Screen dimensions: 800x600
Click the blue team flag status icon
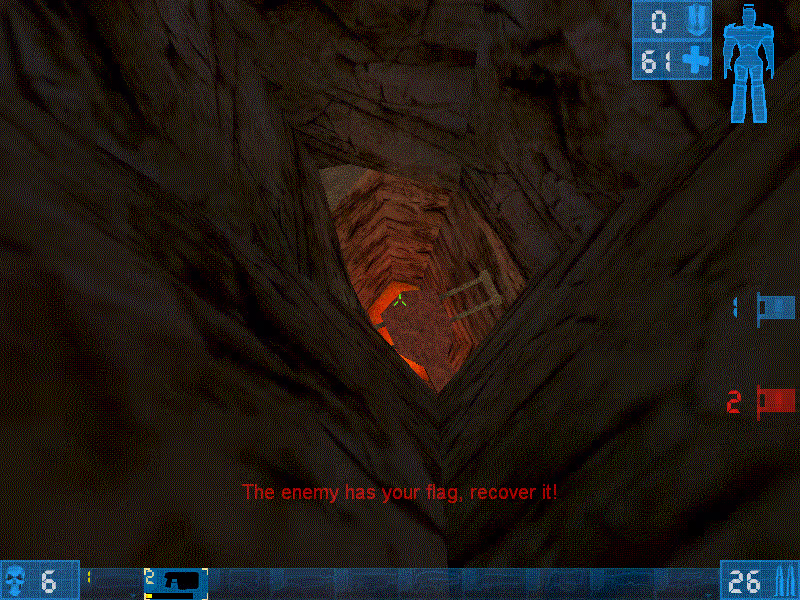[776, 306]
